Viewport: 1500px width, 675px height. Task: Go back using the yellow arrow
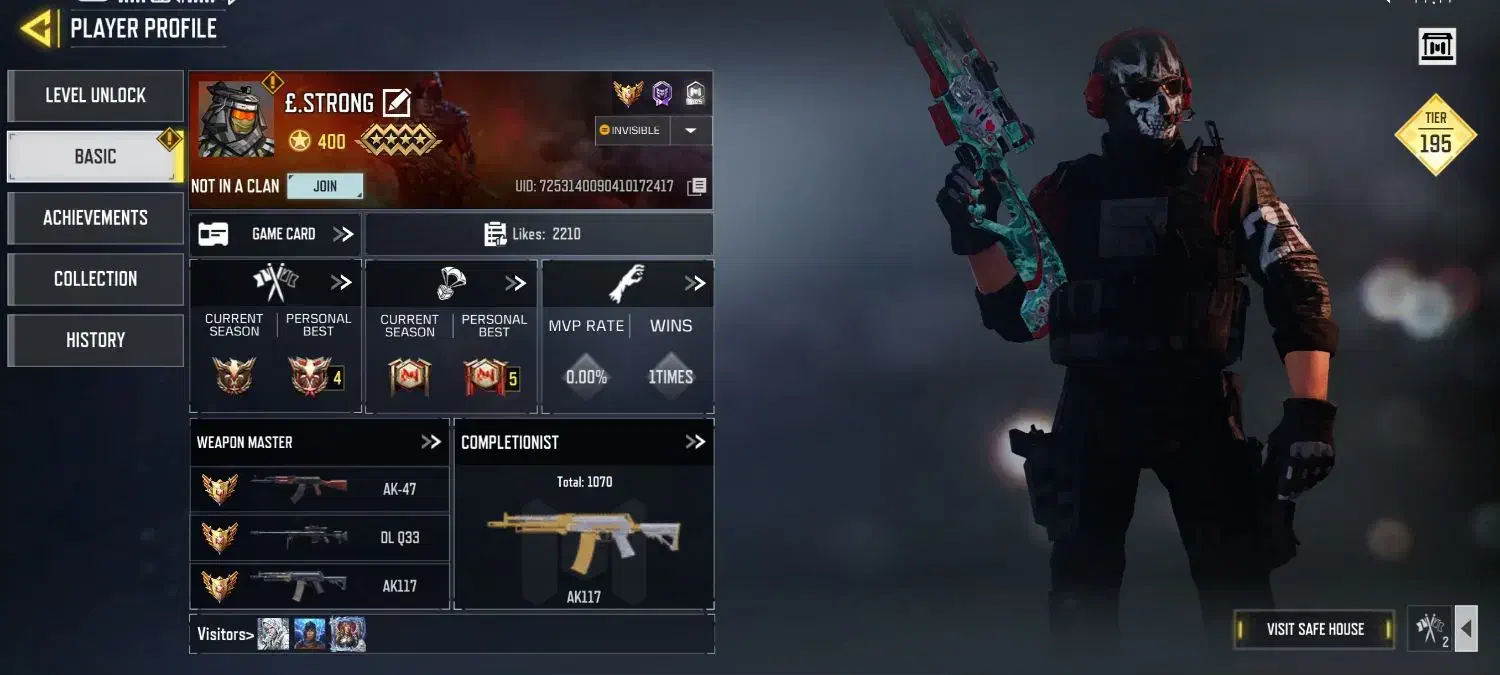(x=37, y=29)
